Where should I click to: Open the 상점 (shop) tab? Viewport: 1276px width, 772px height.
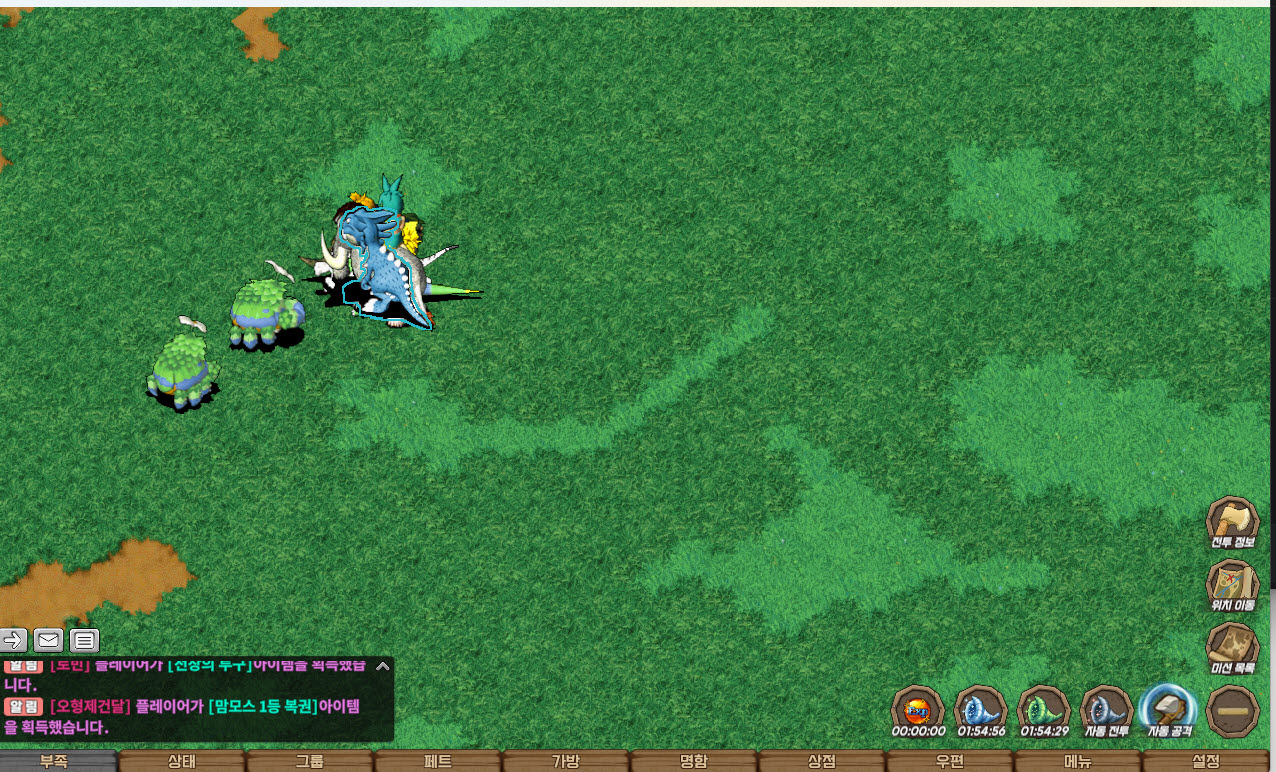pos(821,761)
